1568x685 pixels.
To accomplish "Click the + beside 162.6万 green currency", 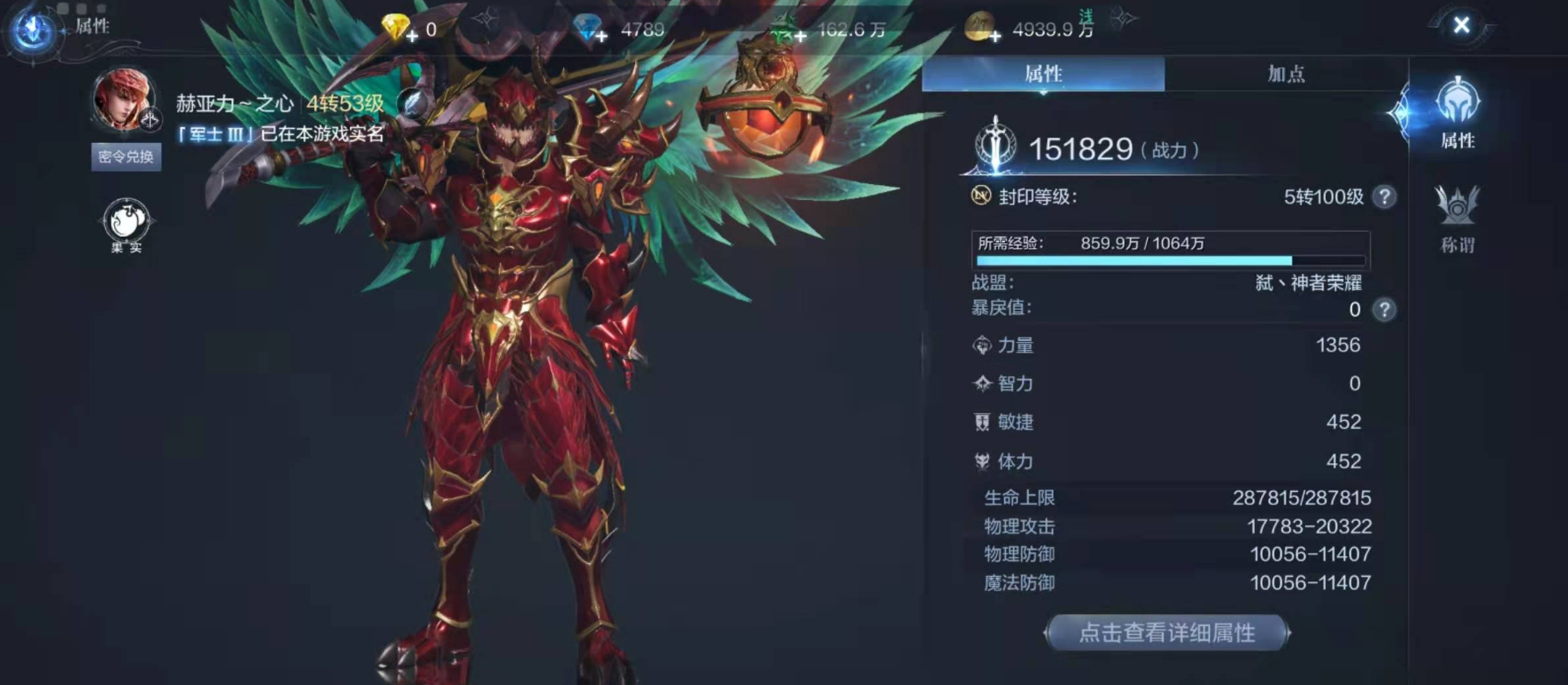I will click(801, 35).
